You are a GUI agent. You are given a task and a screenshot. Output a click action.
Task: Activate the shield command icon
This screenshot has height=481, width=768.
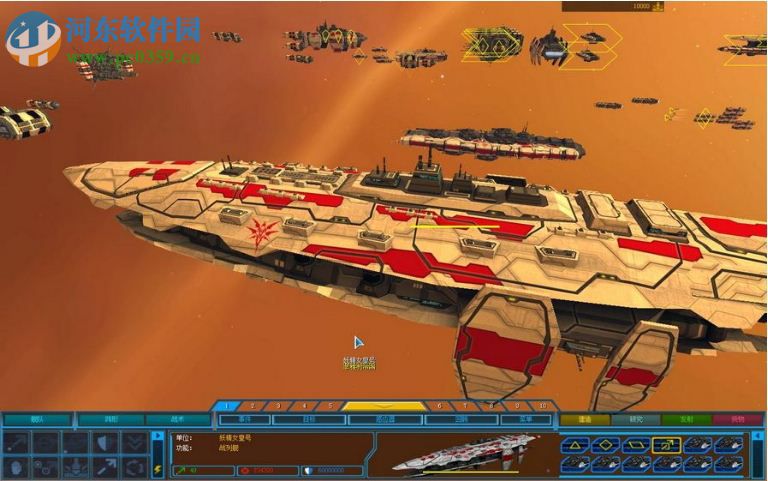pyautogui.click(x=105, y=442)
